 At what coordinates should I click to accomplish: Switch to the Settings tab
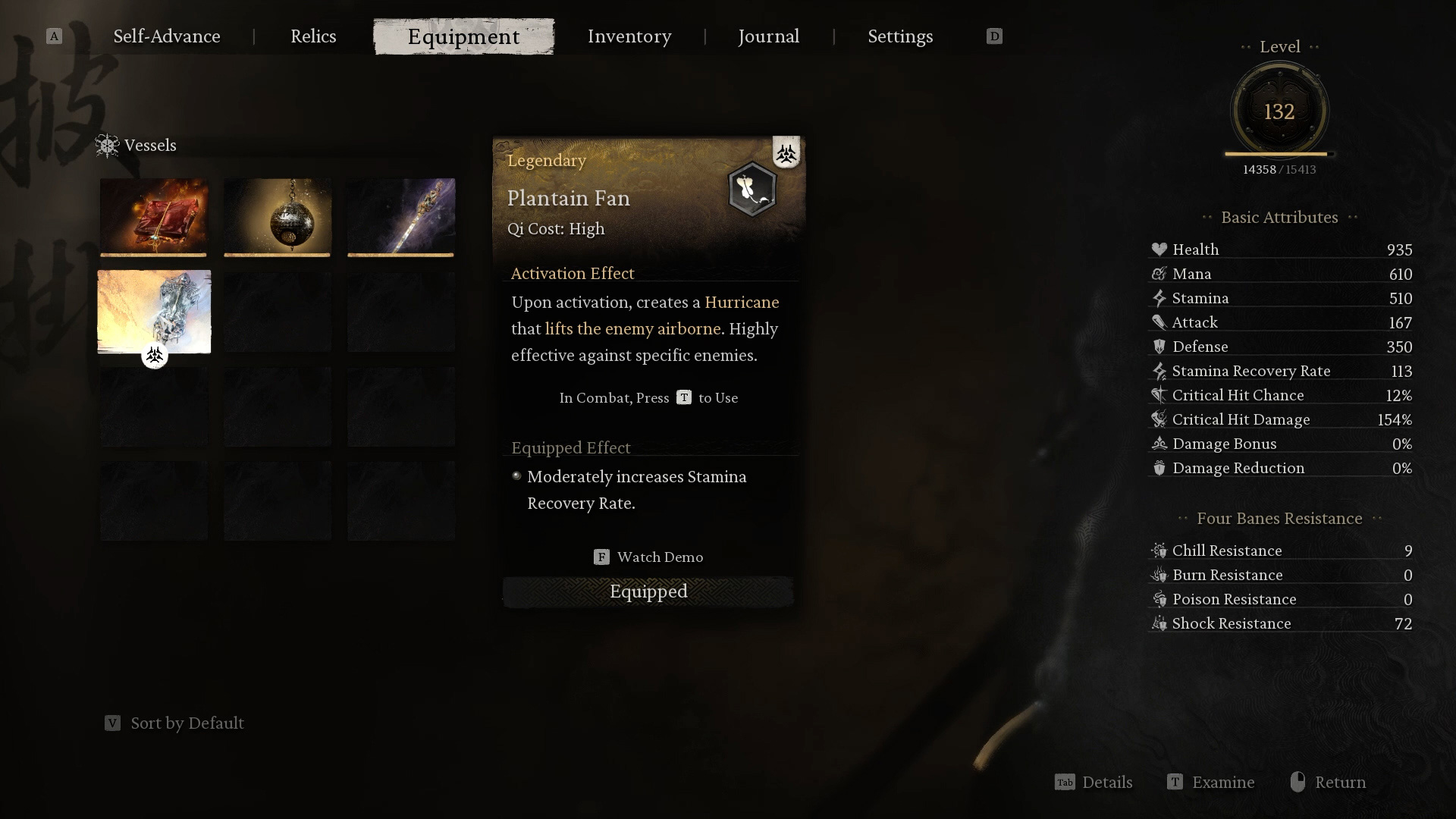[900, 36]
